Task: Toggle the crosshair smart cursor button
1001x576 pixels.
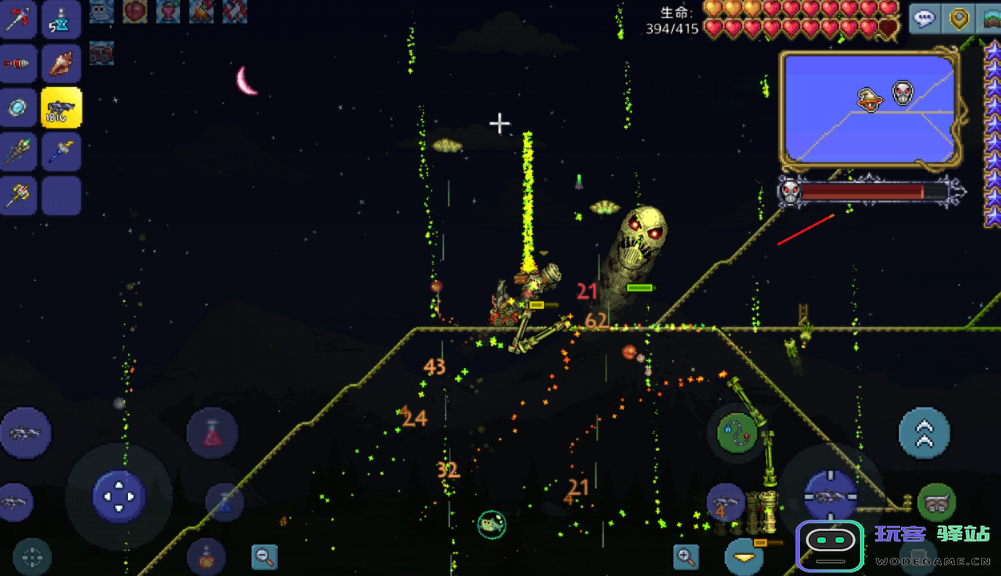Action: [x=32, y=556]
